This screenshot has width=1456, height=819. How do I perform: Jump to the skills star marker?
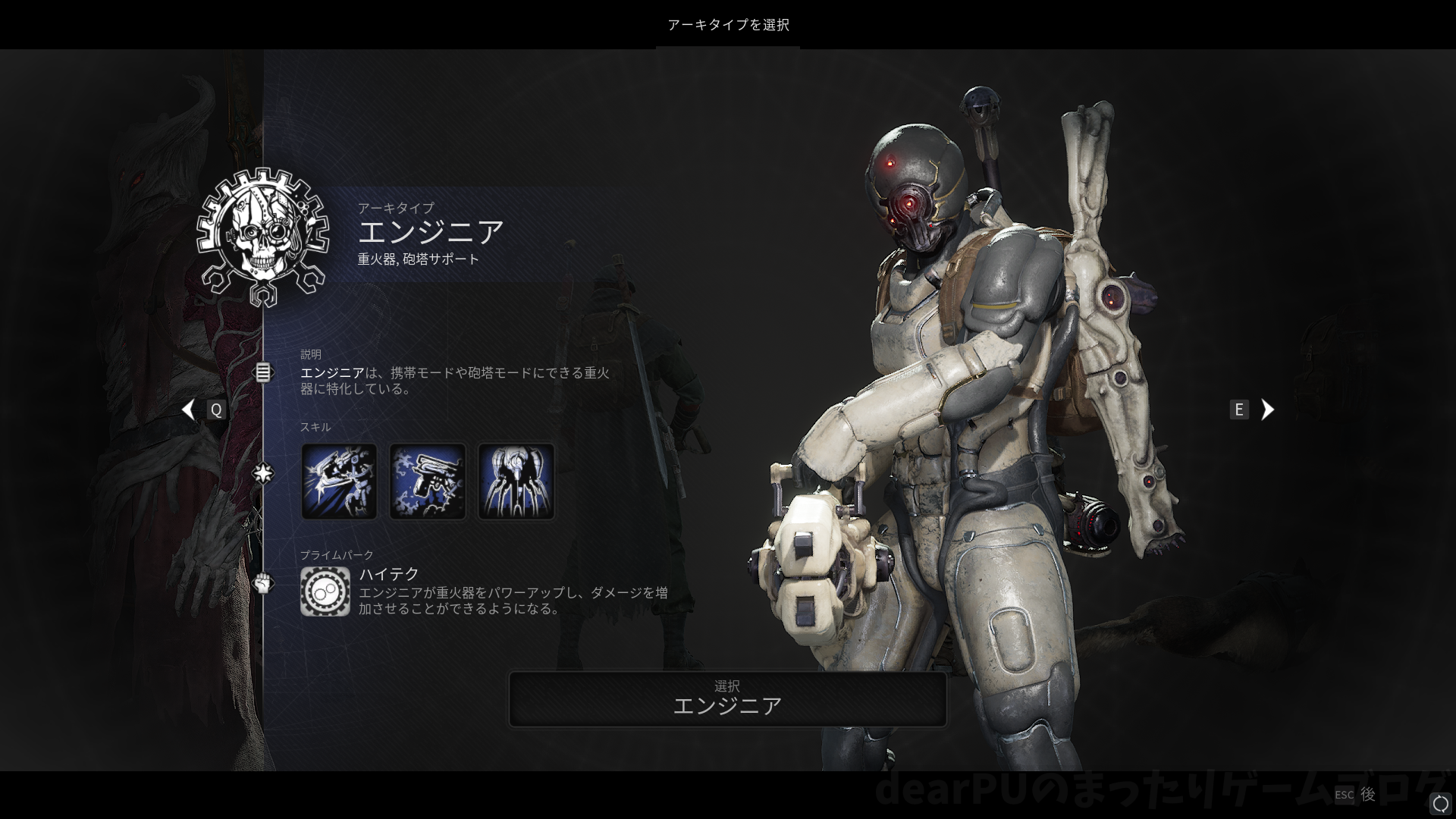point(262,474)
